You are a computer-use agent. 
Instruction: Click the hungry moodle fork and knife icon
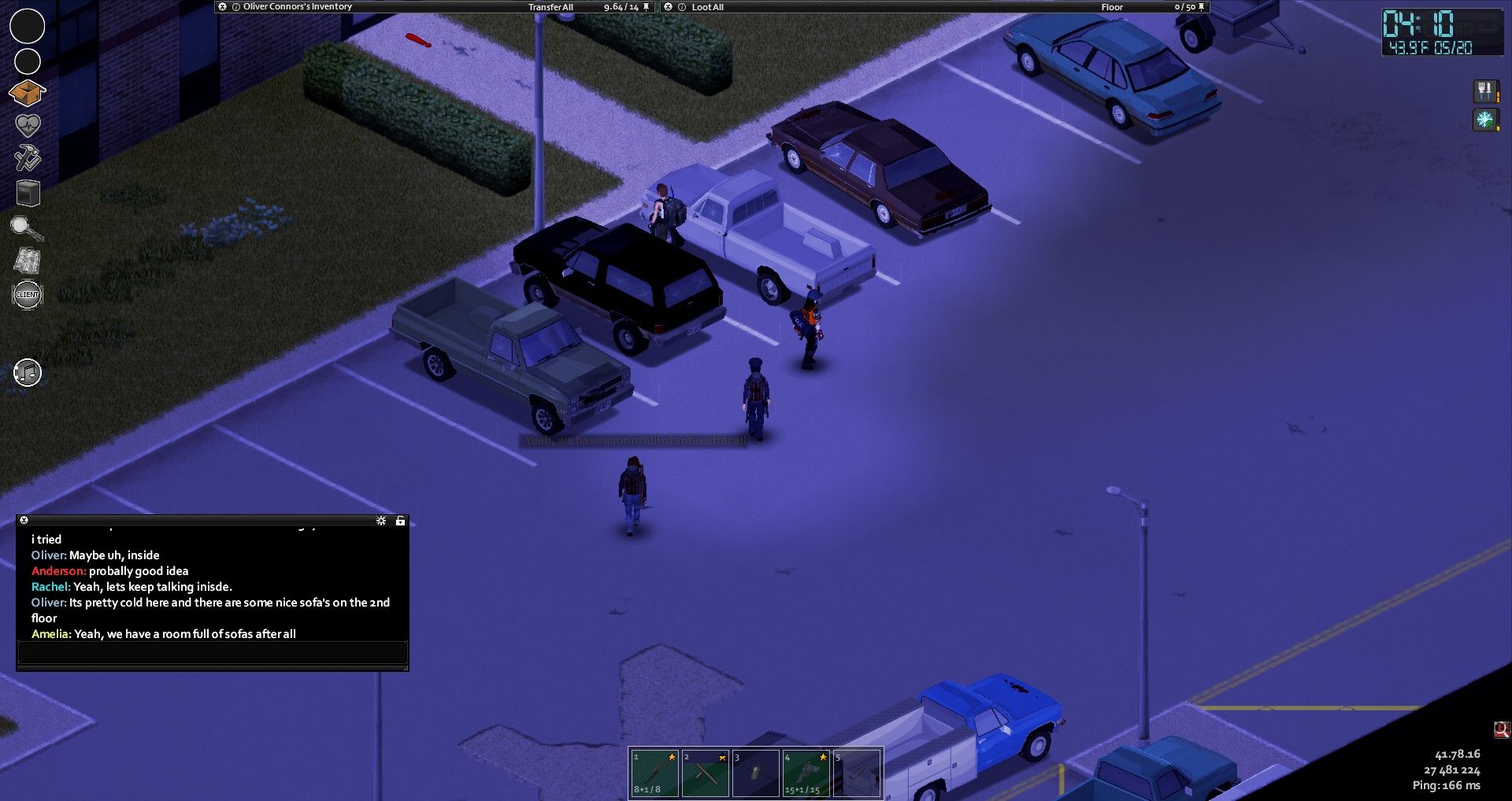1484,91
